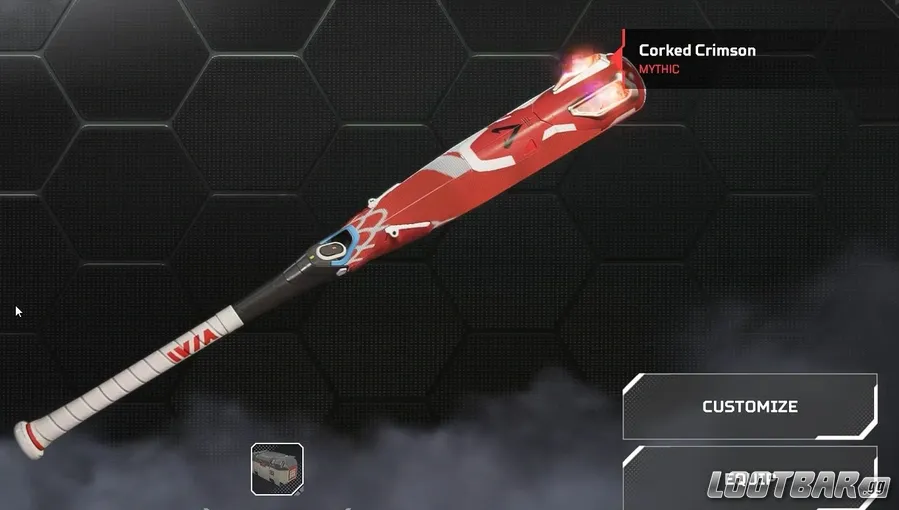Open the Customize menu

point(749,407)
